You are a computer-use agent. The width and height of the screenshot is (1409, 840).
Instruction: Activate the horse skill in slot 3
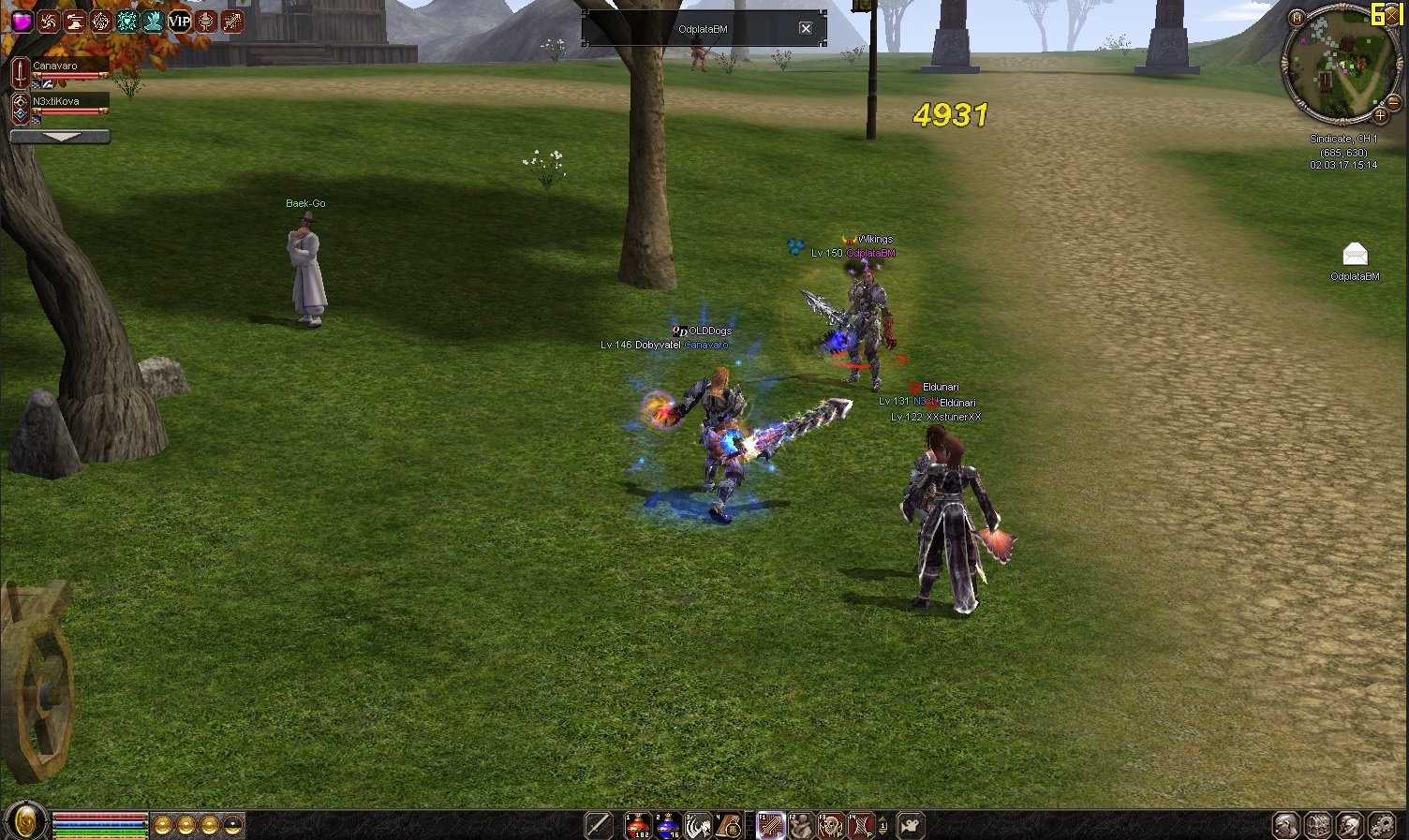click(697, 825)
